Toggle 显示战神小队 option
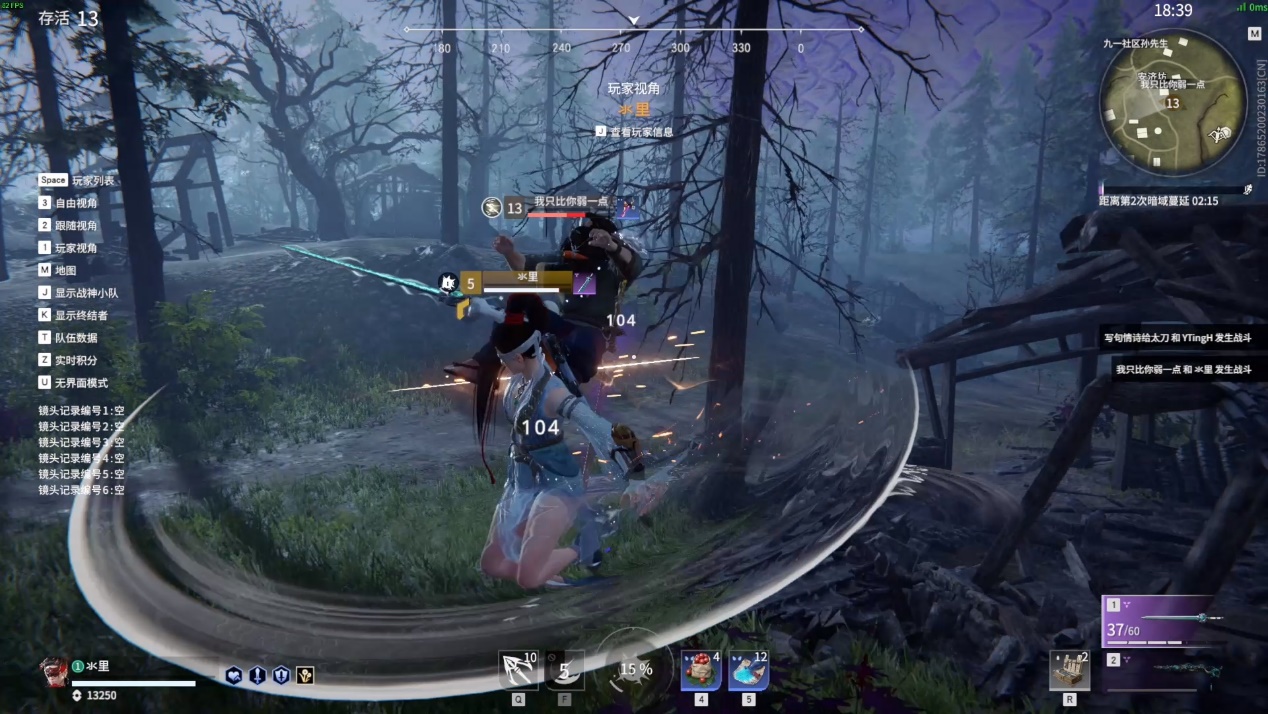This screenshot has height=714, width=1268. pyautogui.click(x=86, y=293)
